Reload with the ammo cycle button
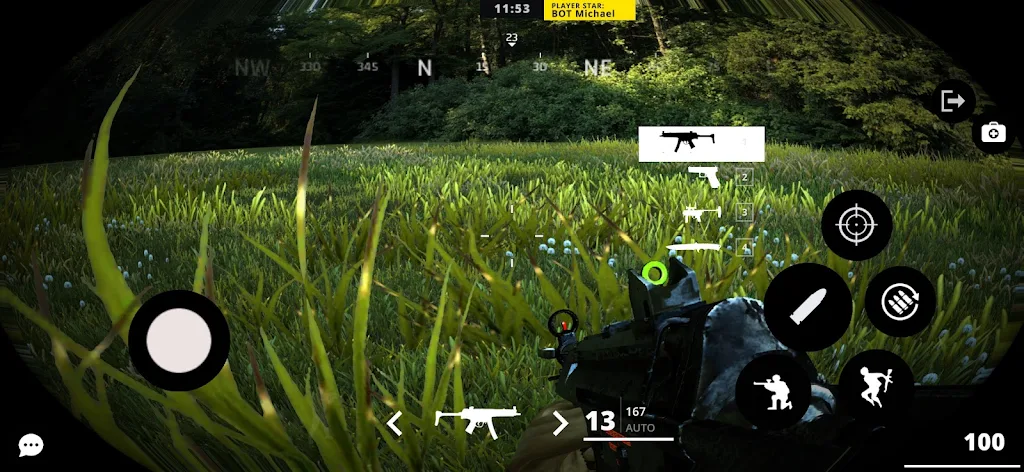 [x=899, y=301]
